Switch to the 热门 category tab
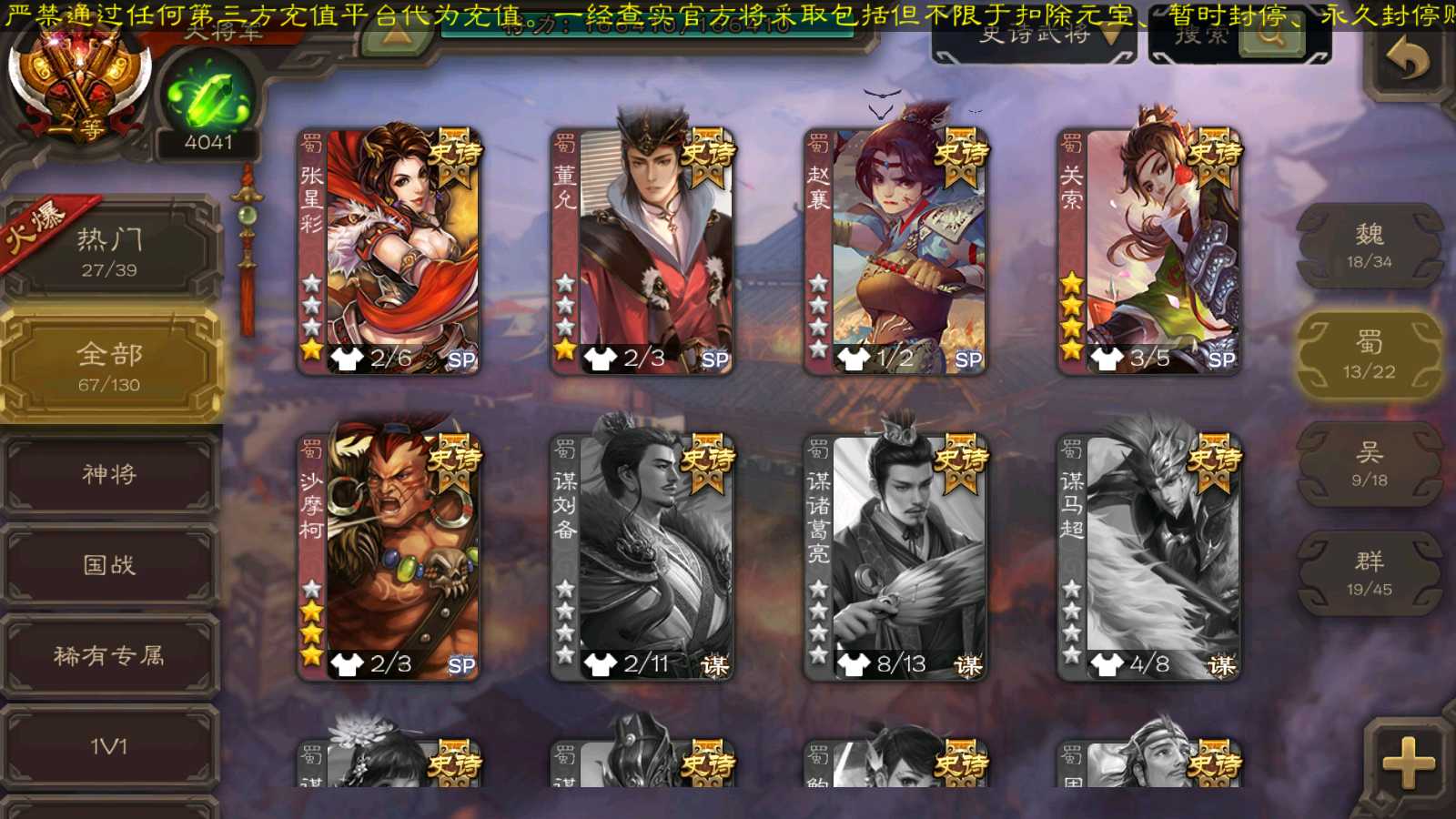 [x=109, y=251]
